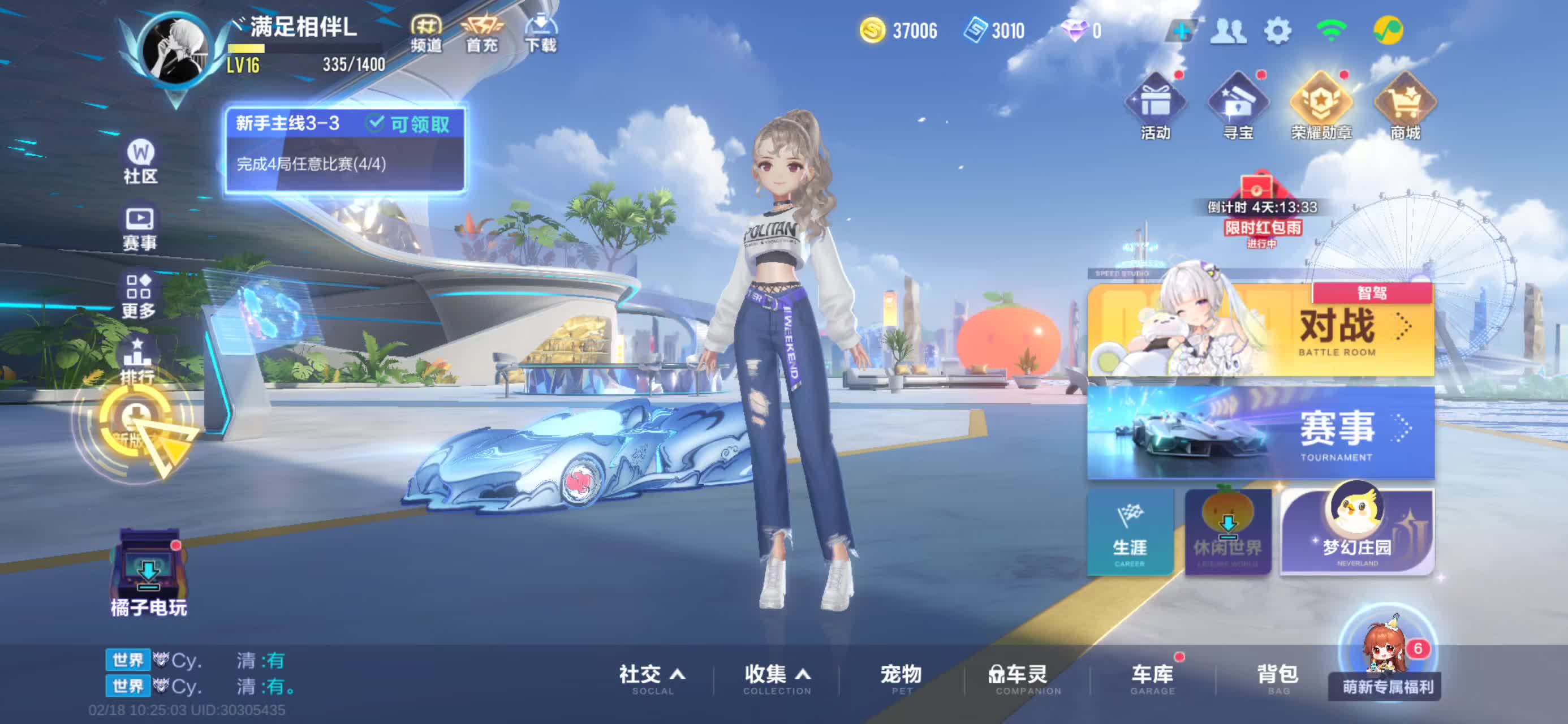The image size is (1568, 724).
Task: Open the 社区 community page
Action: point(141,161)
